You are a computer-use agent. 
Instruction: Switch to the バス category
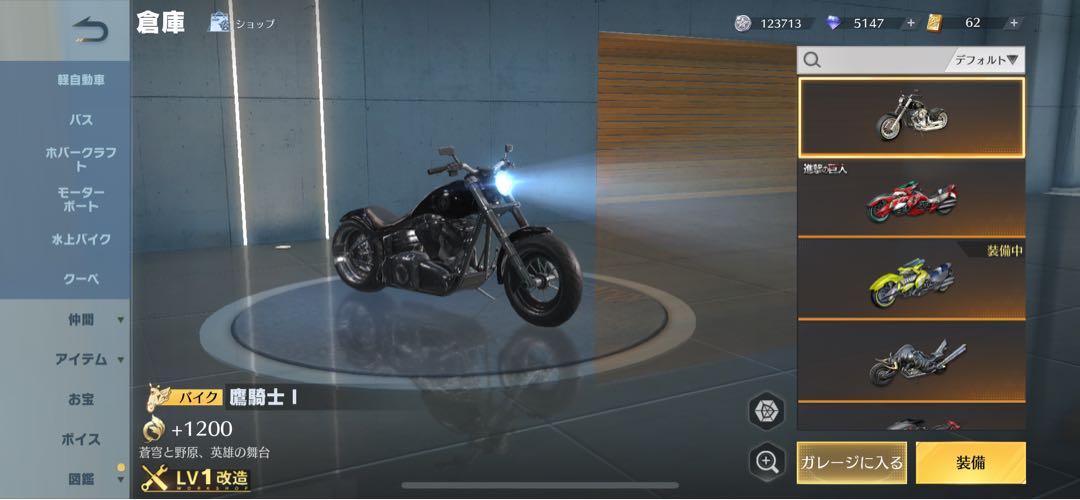[81, 120]
